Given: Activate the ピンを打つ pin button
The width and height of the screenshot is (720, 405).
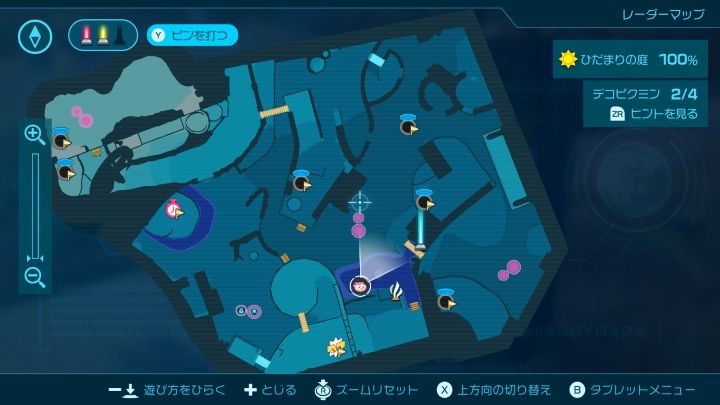Looking at the screenshot, I should (193, 36).
